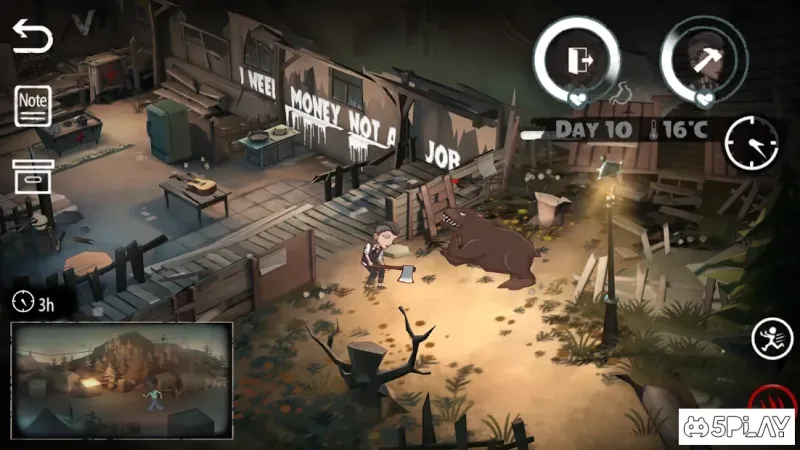The image size is (800, 450).
Task: Open the Note journal
Action: (x=33, y=105)
